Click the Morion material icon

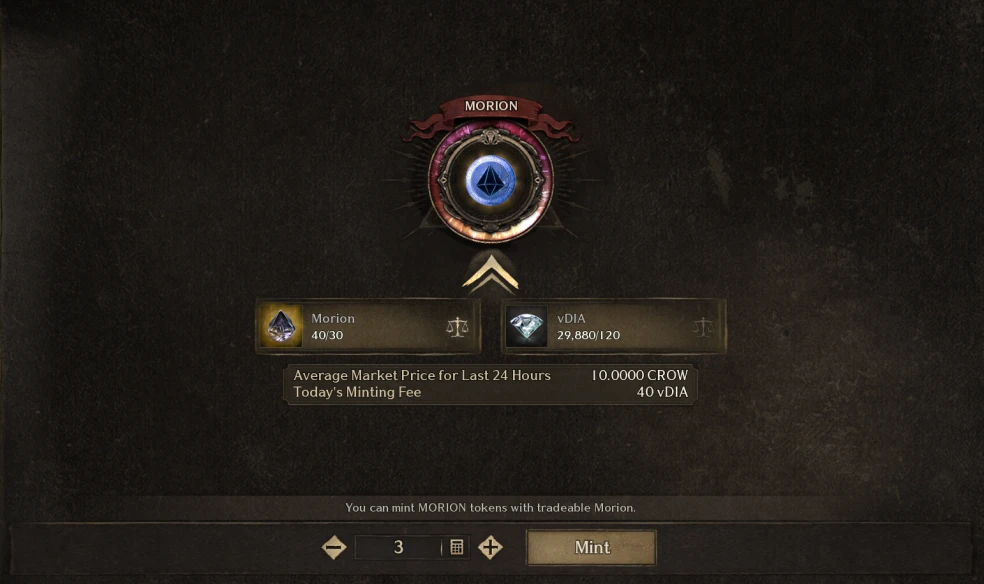coord(281,326)
